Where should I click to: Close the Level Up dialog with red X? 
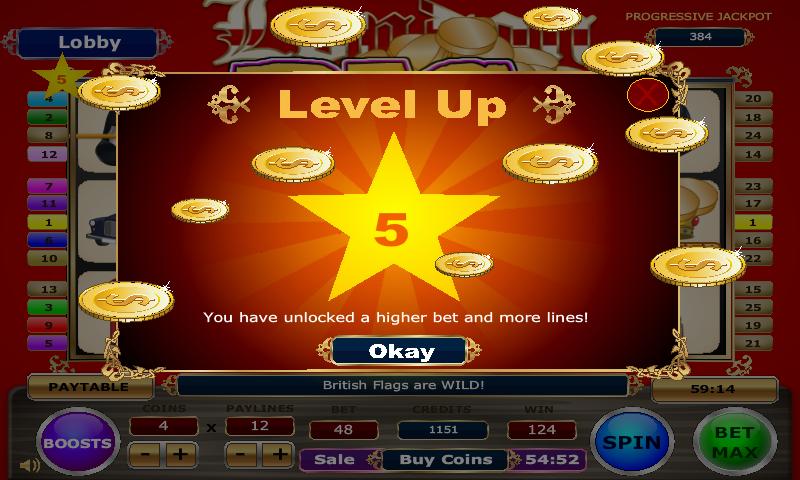[x=646, y=95]
